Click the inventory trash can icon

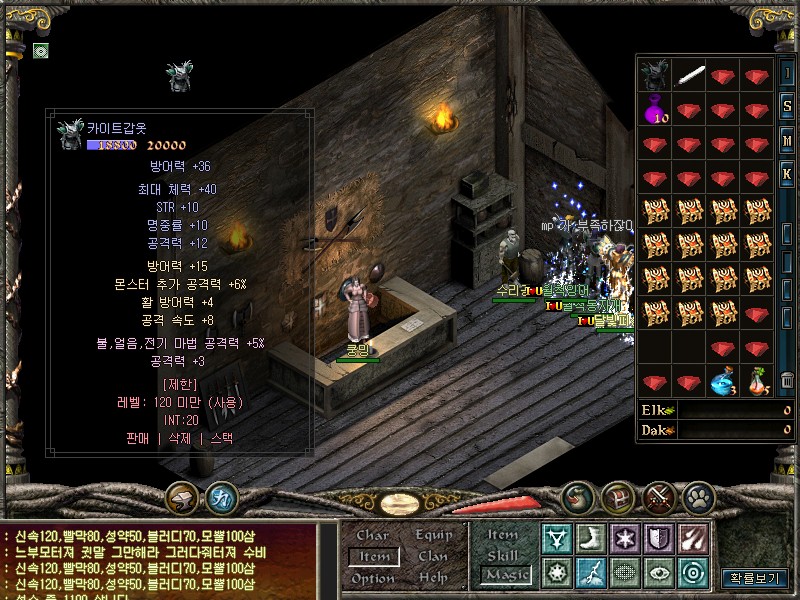coord(787,380)
